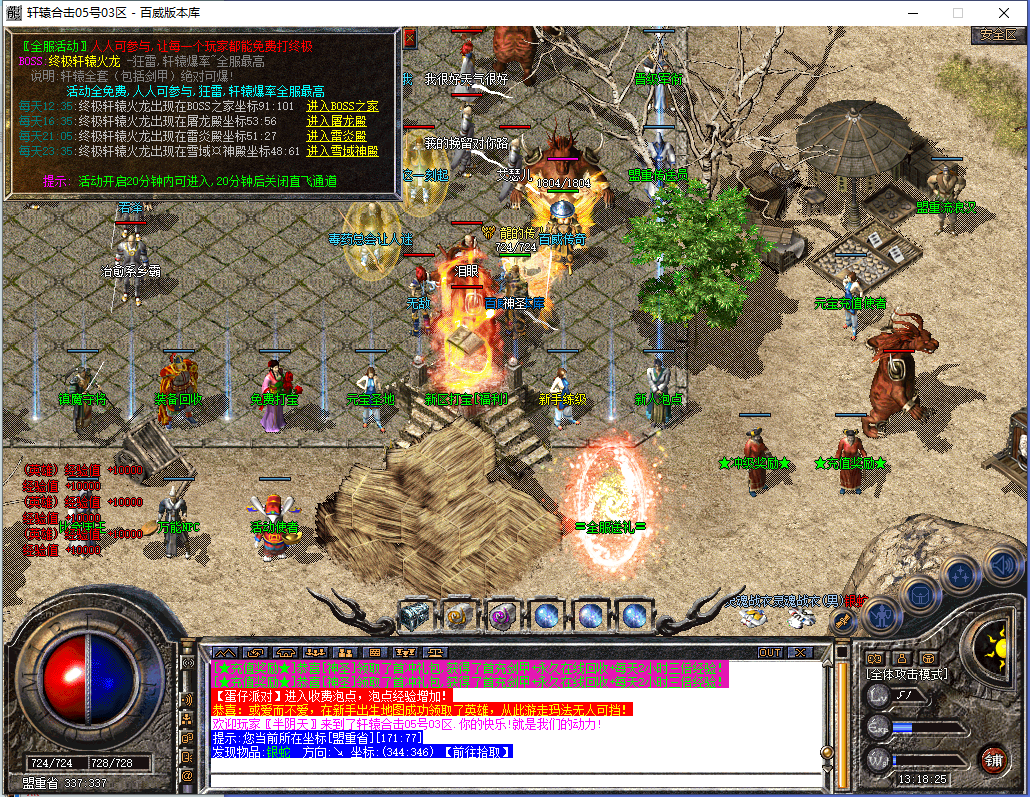
Task: Choose the 进入雷炎殿 teleport link
Action: 336,136
